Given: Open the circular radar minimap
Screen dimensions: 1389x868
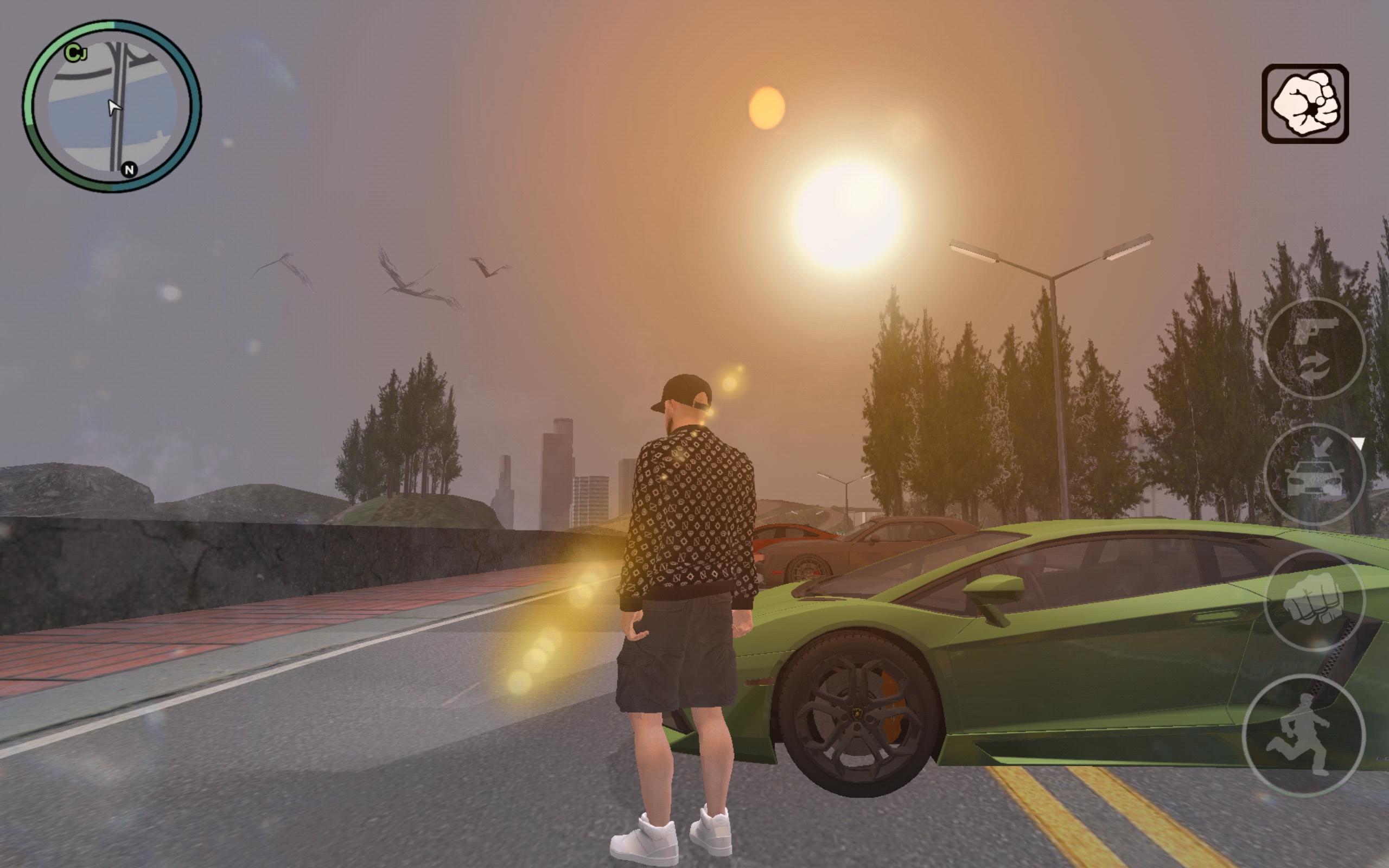Looking at the screenshot, I should (x=112, y=107).
